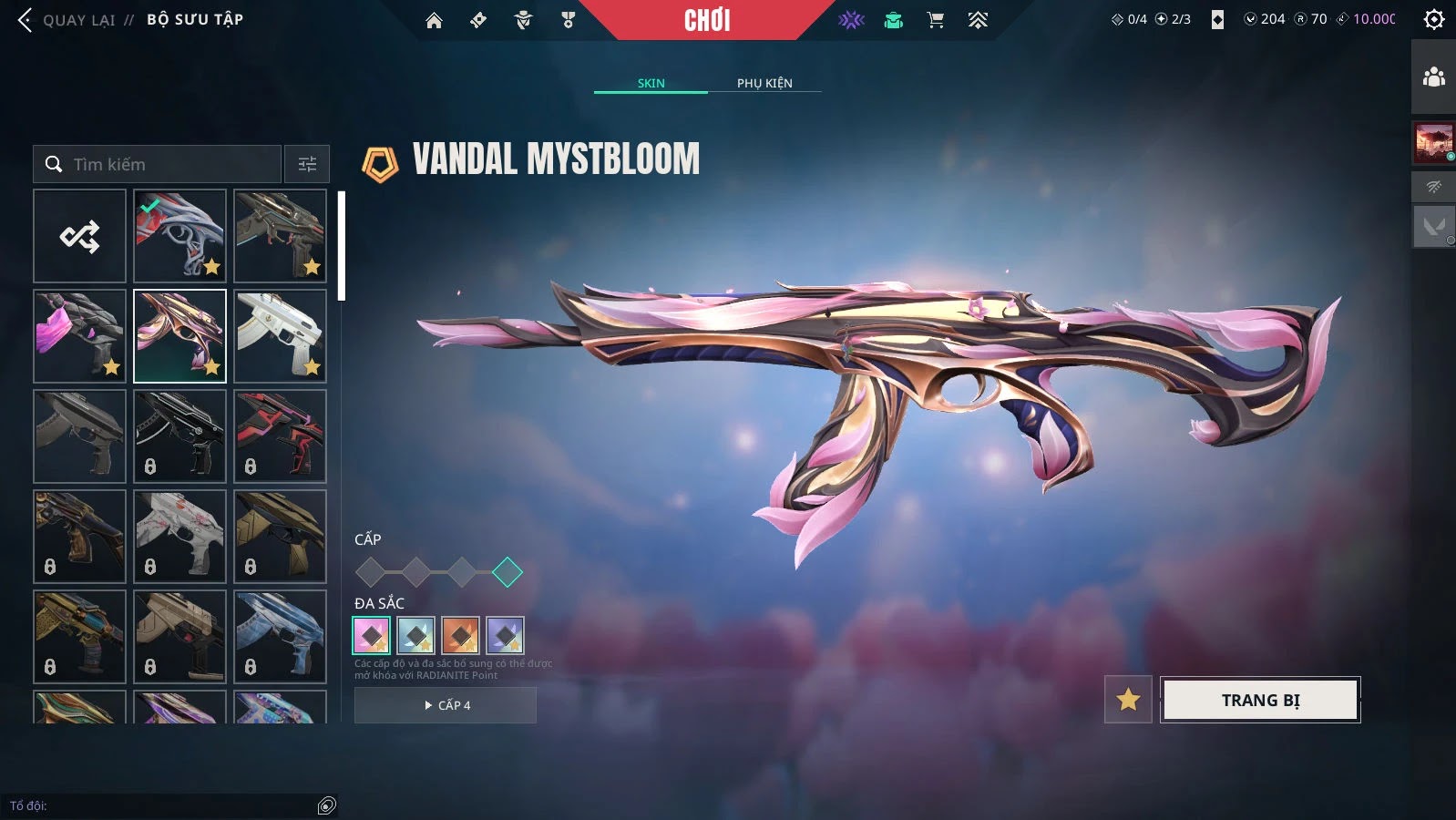The width and height of the screenshot is (1456, 820).
Task: Open the home screen icon
Action: click(434, 20)
